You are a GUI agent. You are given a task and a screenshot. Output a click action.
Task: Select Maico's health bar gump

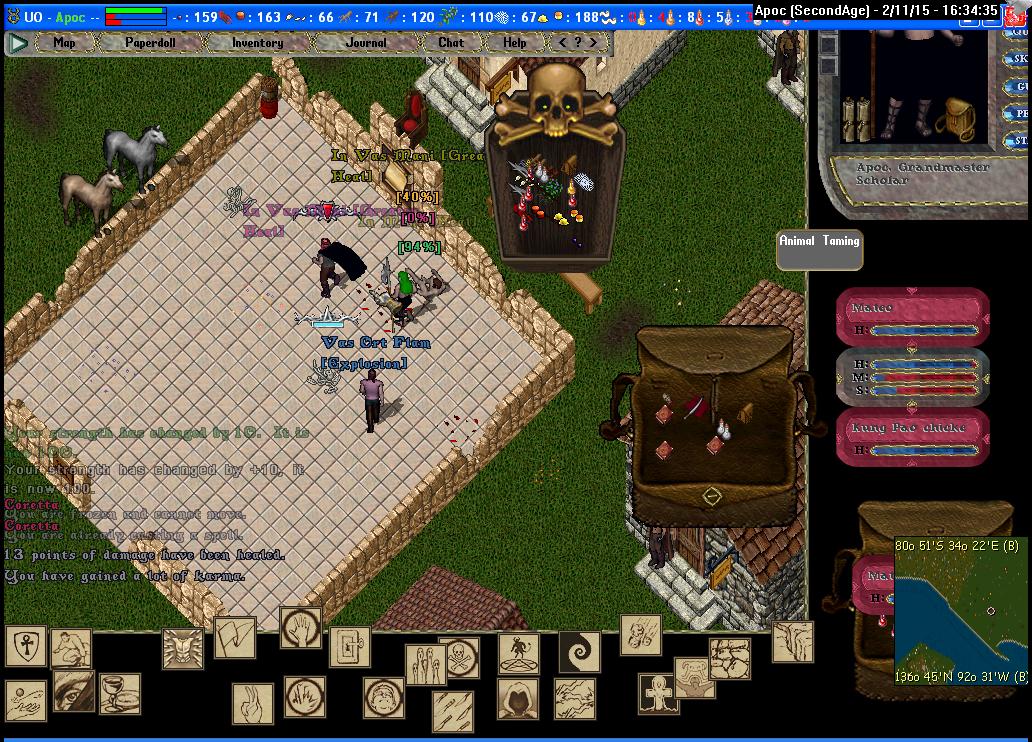pyautogui.click(x=912, y=318)
